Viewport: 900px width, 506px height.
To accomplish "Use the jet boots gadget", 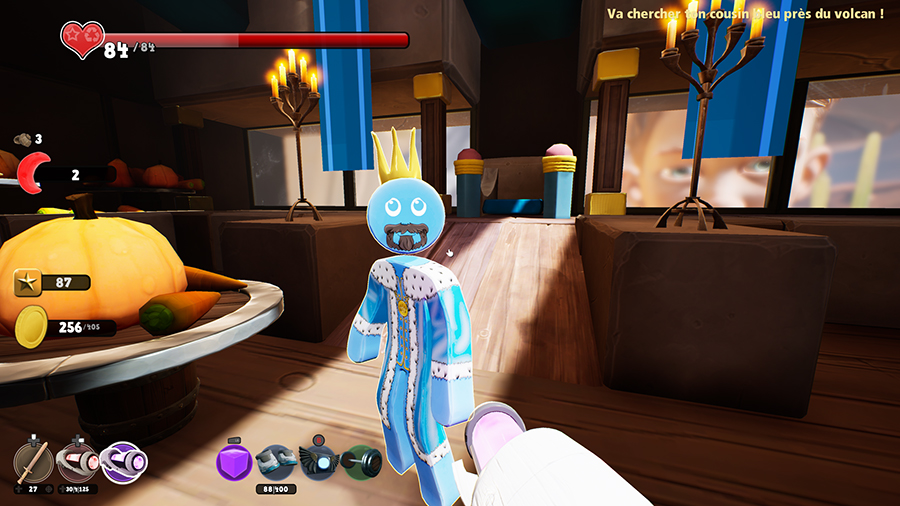I will click(x=275, y=463).
